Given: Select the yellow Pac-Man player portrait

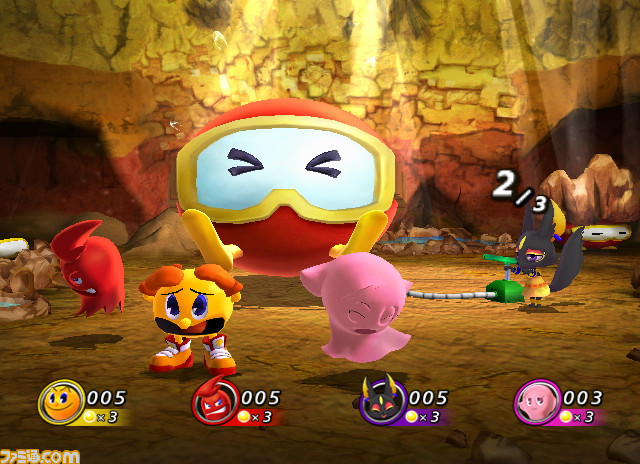Looking at the screenshot, I should pyautogui.click(x=61, y=403).
